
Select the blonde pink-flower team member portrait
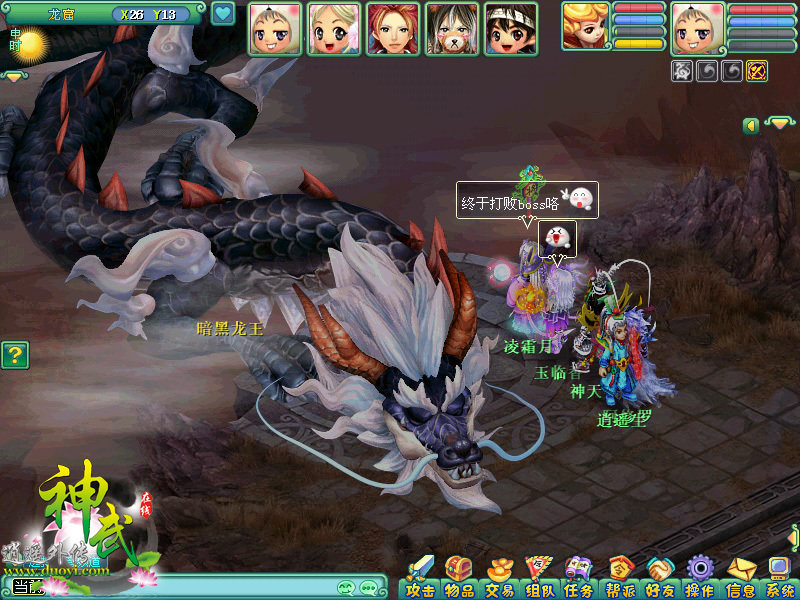pos(334,29)
